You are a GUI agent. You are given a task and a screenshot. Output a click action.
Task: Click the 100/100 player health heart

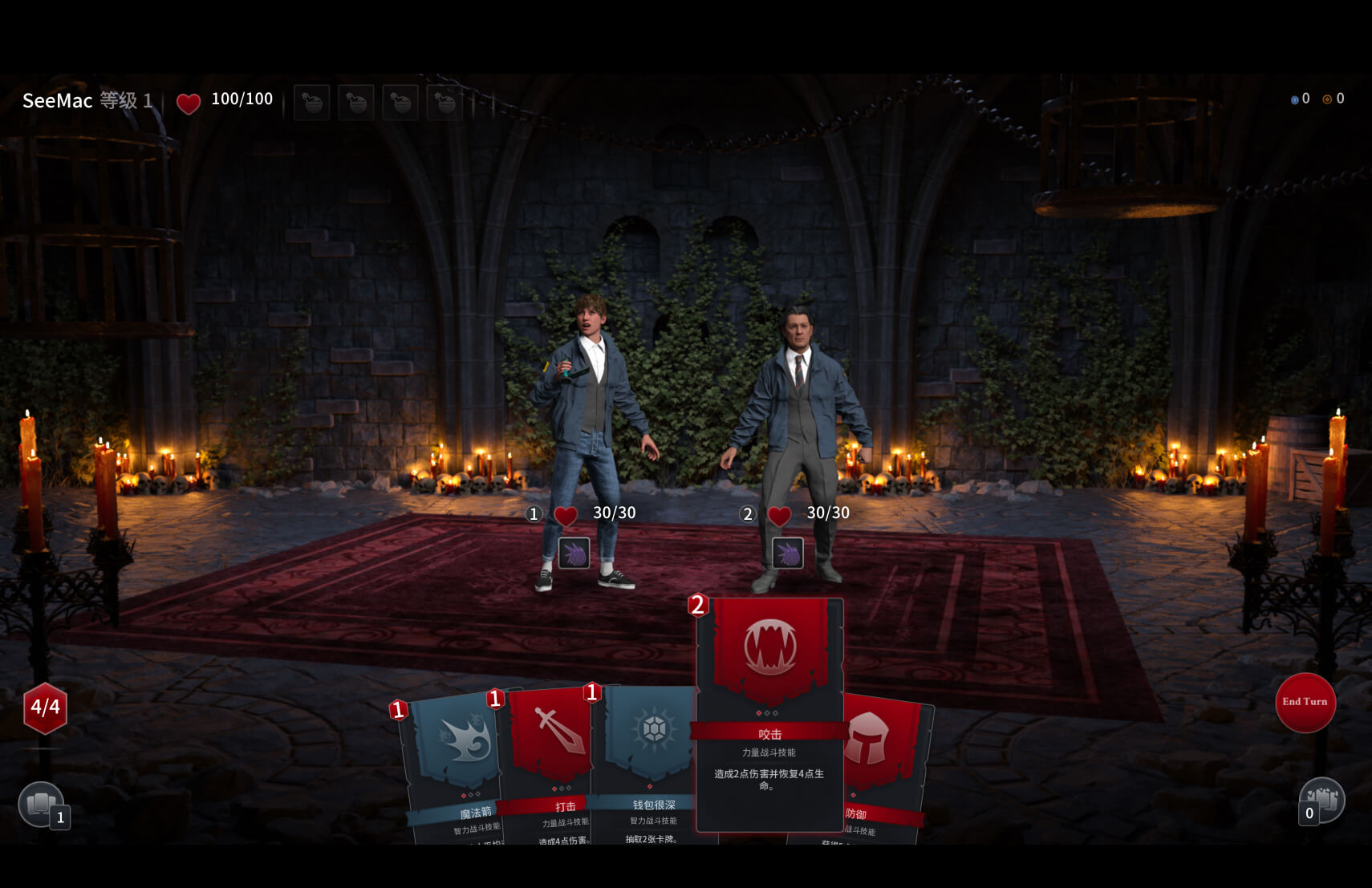coord(189,103)
